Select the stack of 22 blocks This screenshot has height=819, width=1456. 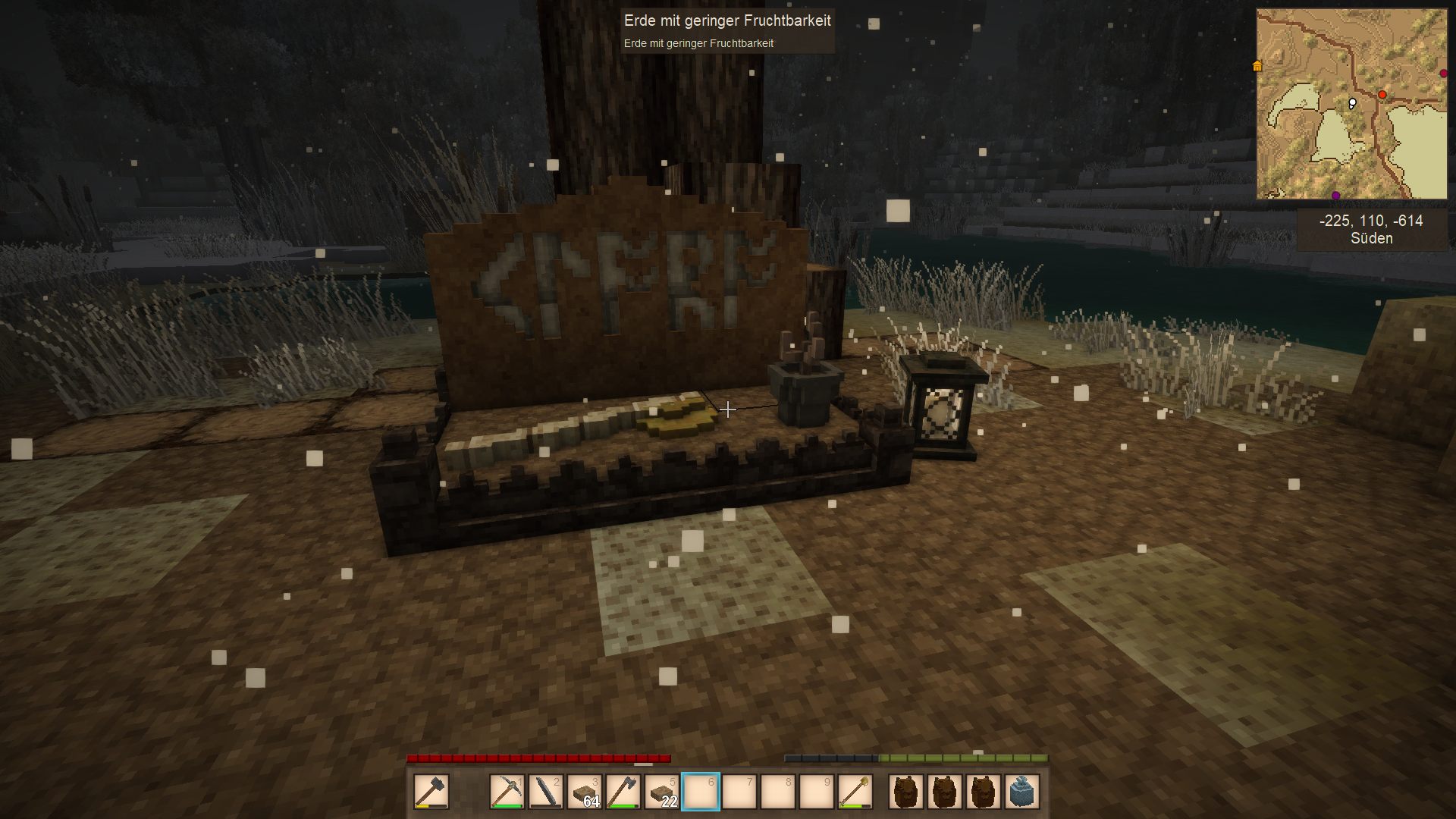click(x=661, y=792)
